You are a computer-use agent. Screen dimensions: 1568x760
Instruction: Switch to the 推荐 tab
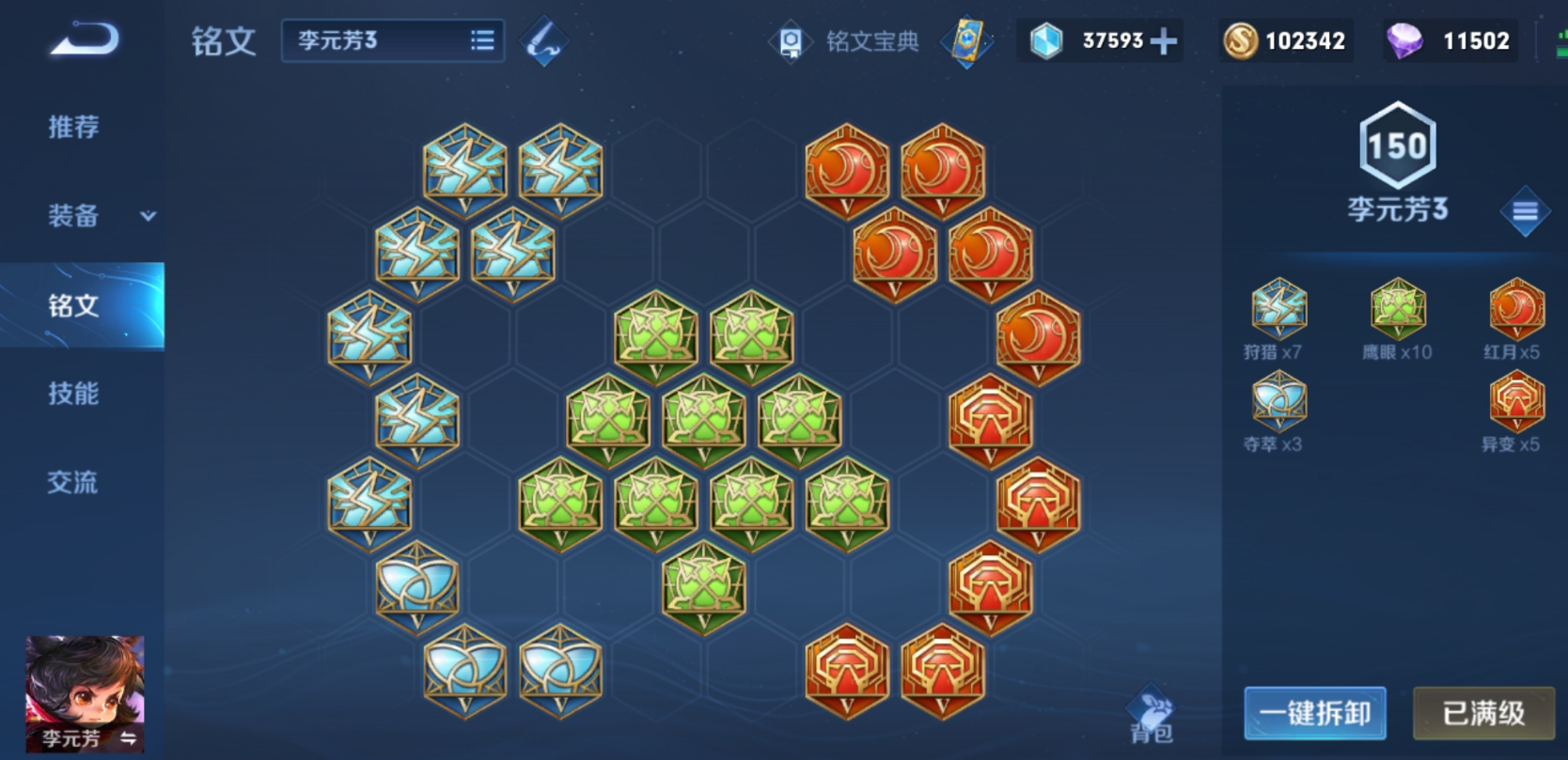coord(73,127)
